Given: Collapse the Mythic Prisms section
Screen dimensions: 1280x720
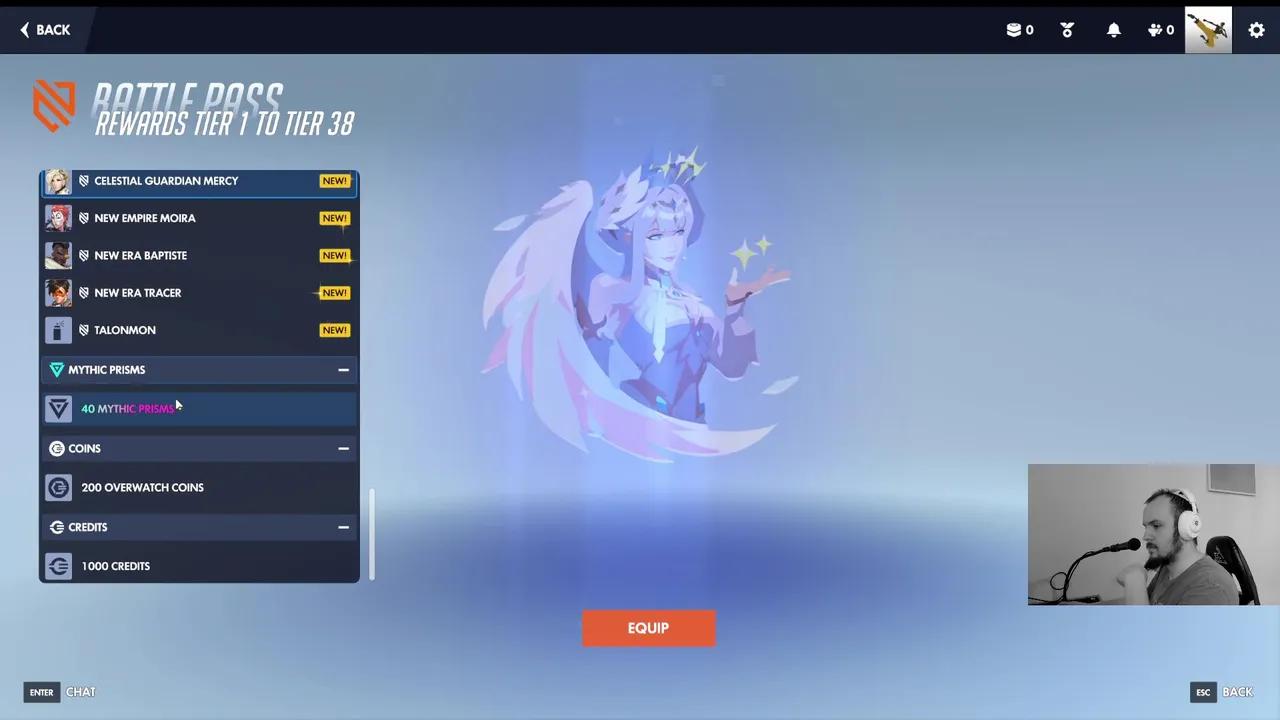Looking at the screenshot, I should [x=343, y=369].
